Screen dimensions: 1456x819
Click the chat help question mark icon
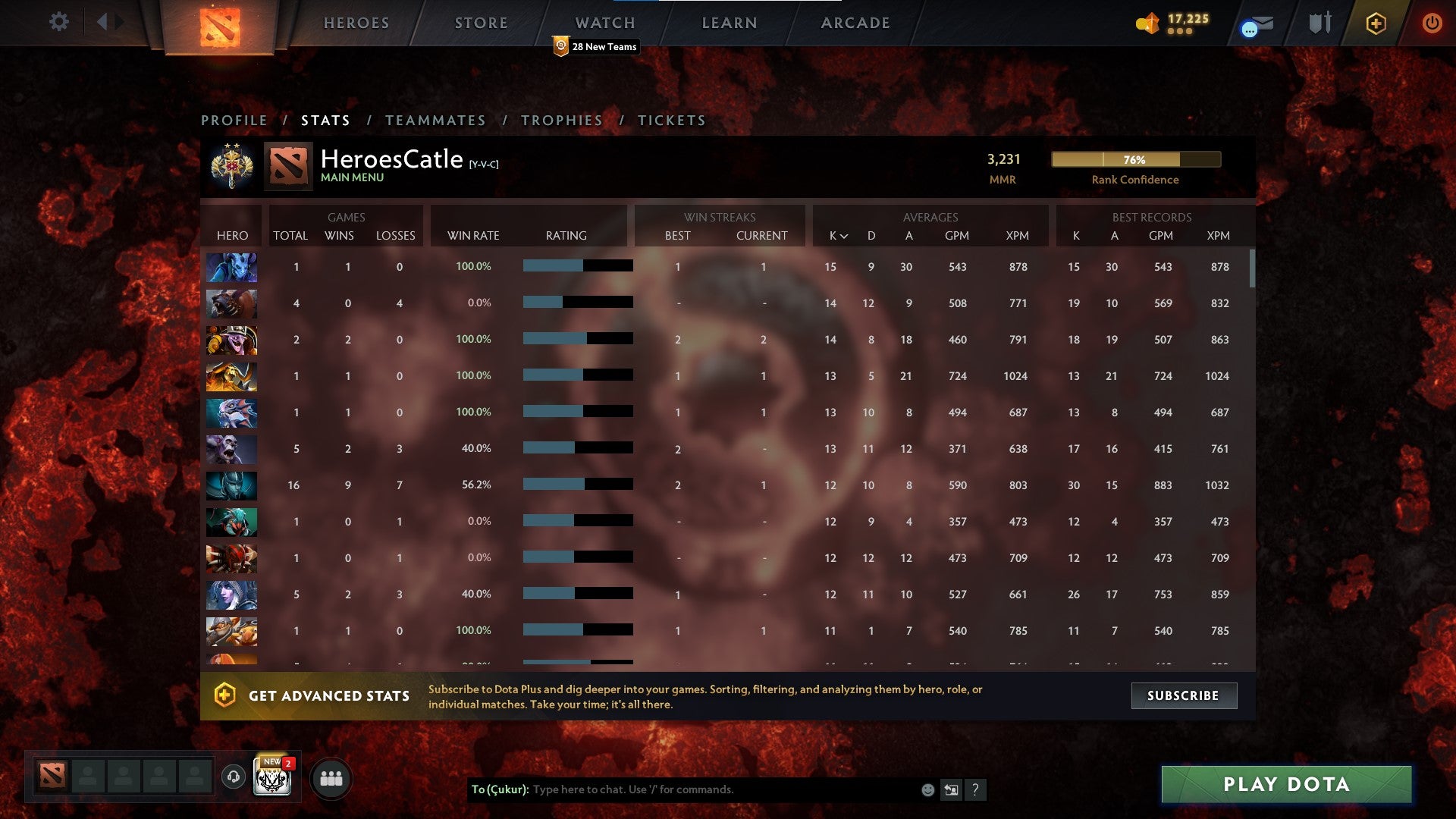pyautogui.click(x=977, y=789)
